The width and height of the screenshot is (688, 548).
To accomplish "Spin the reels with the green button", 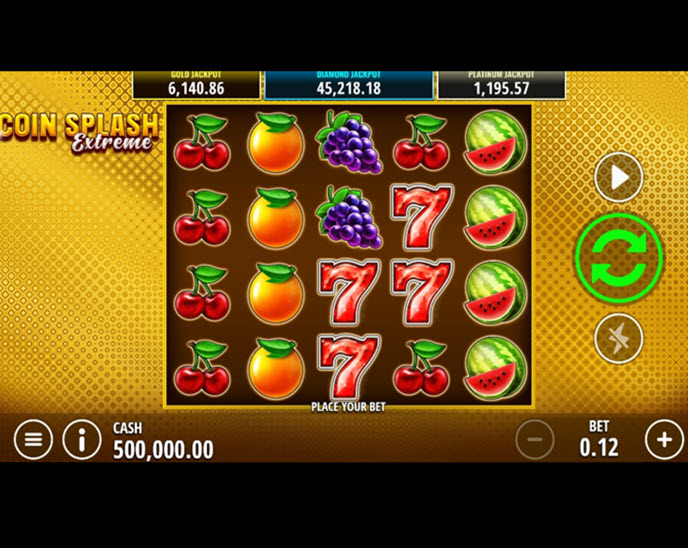I will [x=619, y=257].
